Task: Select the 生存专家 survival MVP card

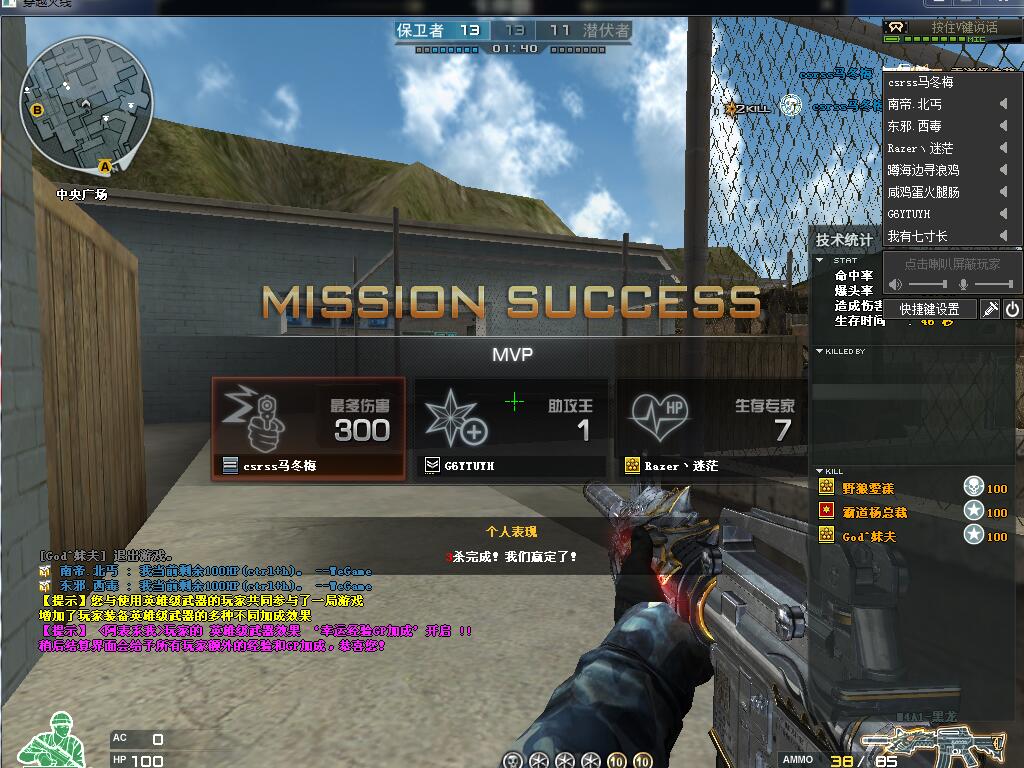Action: [712, 428]
